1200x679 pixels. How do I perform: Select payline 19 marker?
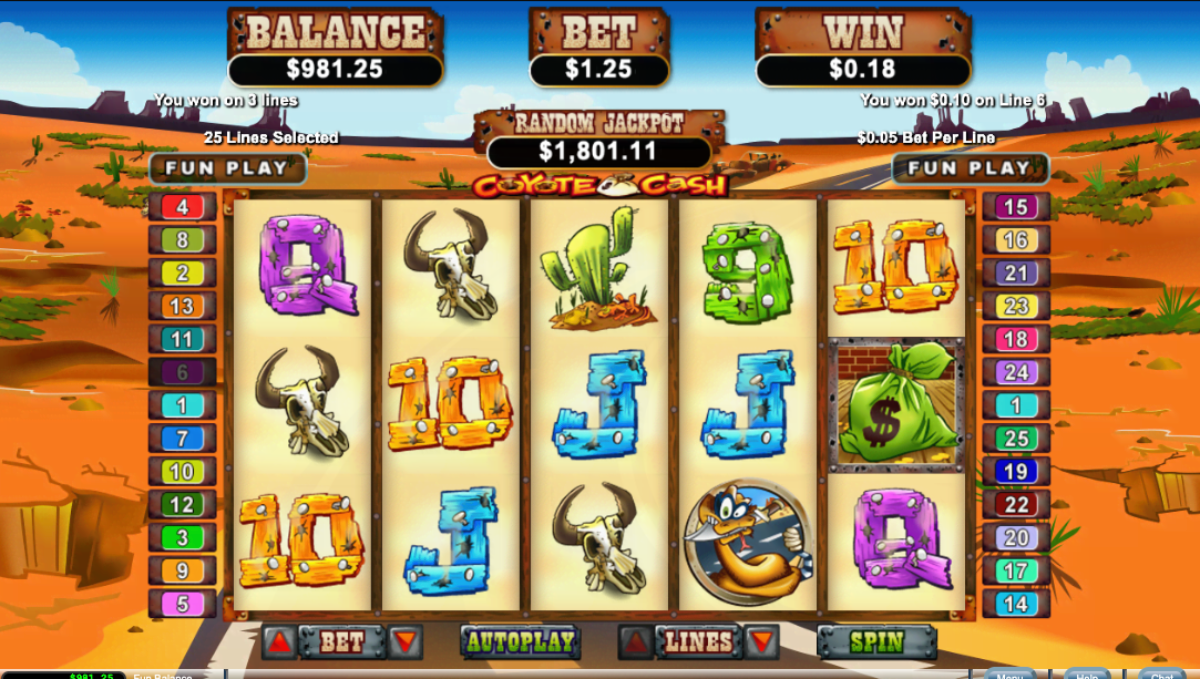1016,471
